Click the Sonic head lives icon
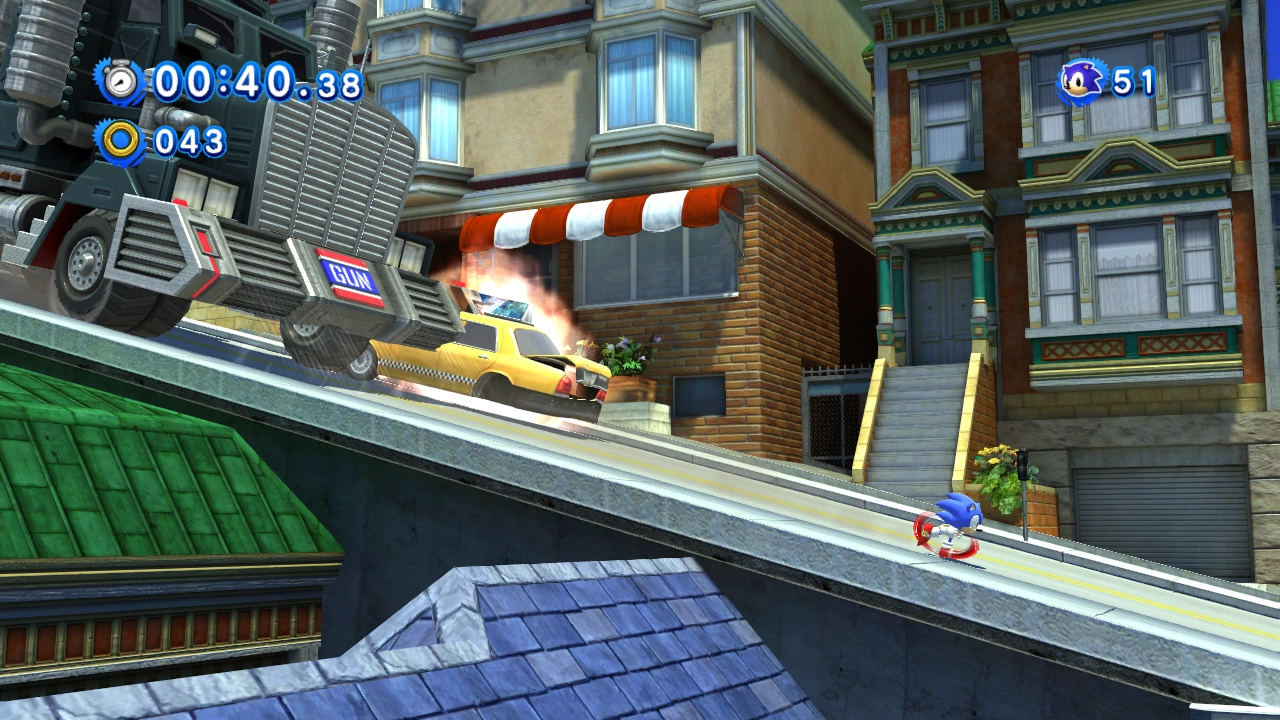The image size is (1280, 720). tap(1081, 80)
